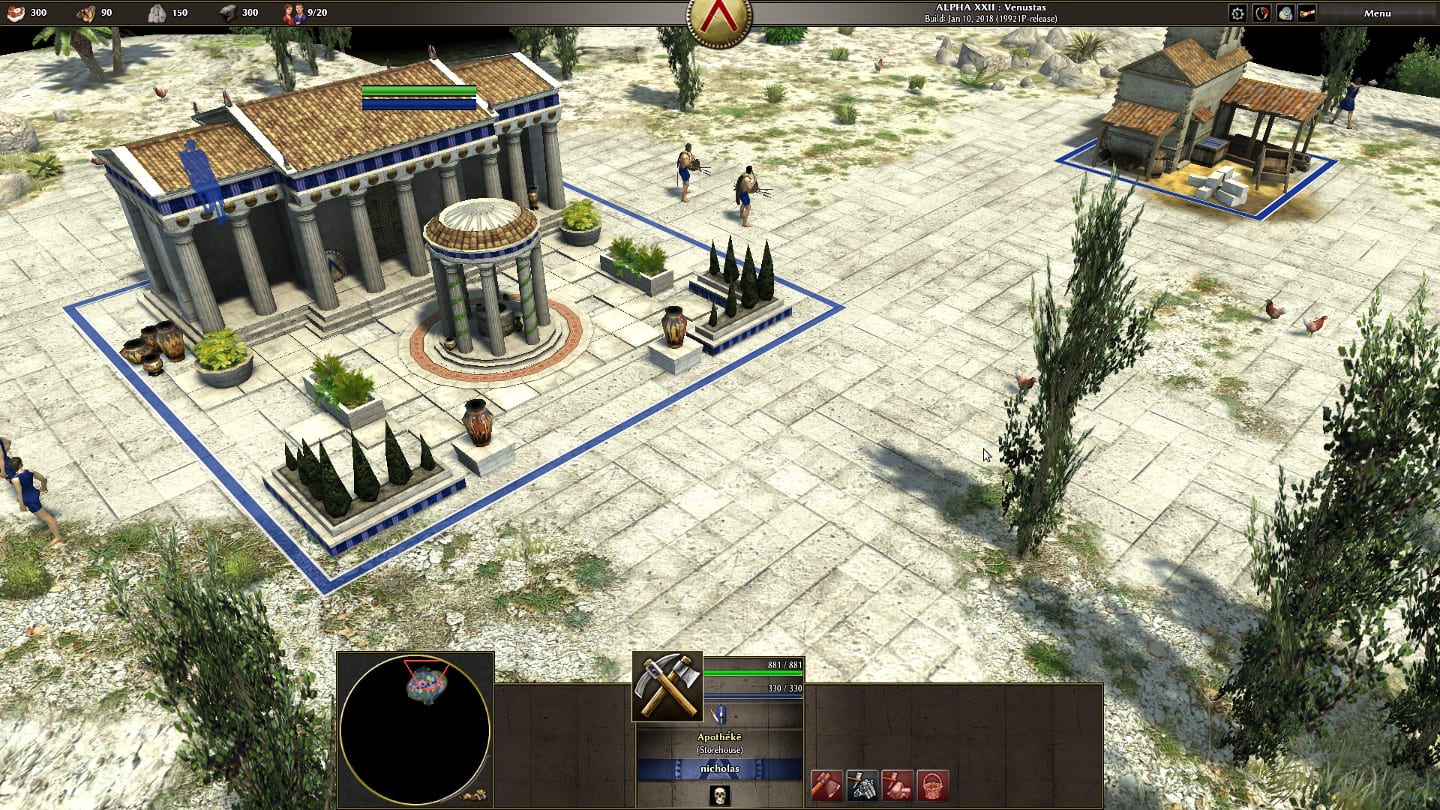Image resolution: width=1440 pixels, height=810 pixels.
Task: Toggle the idle worker button by minimap
Action: pos(474,795)
